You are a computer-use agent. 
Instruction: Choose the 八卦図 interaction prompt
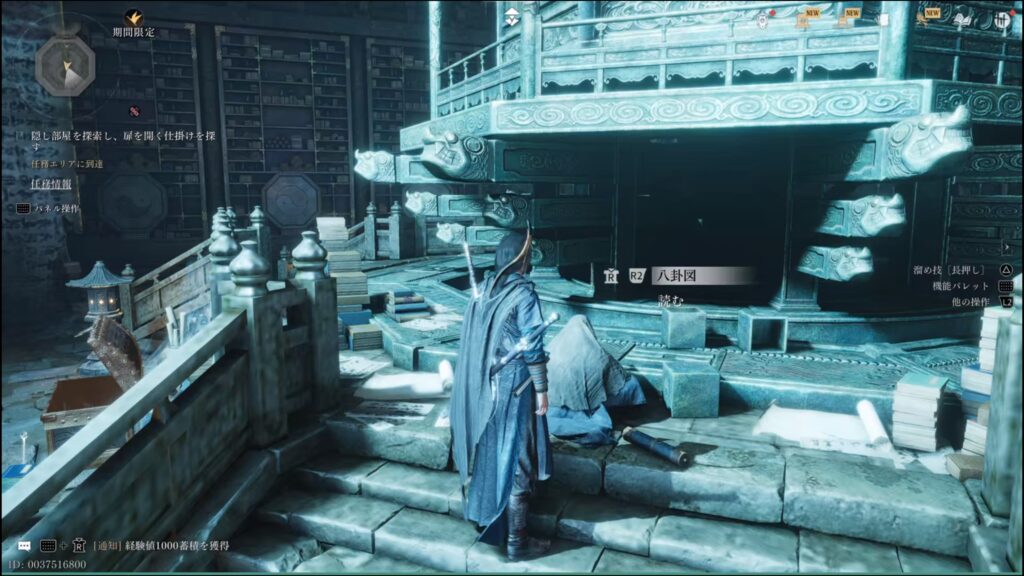pos(688,276)
